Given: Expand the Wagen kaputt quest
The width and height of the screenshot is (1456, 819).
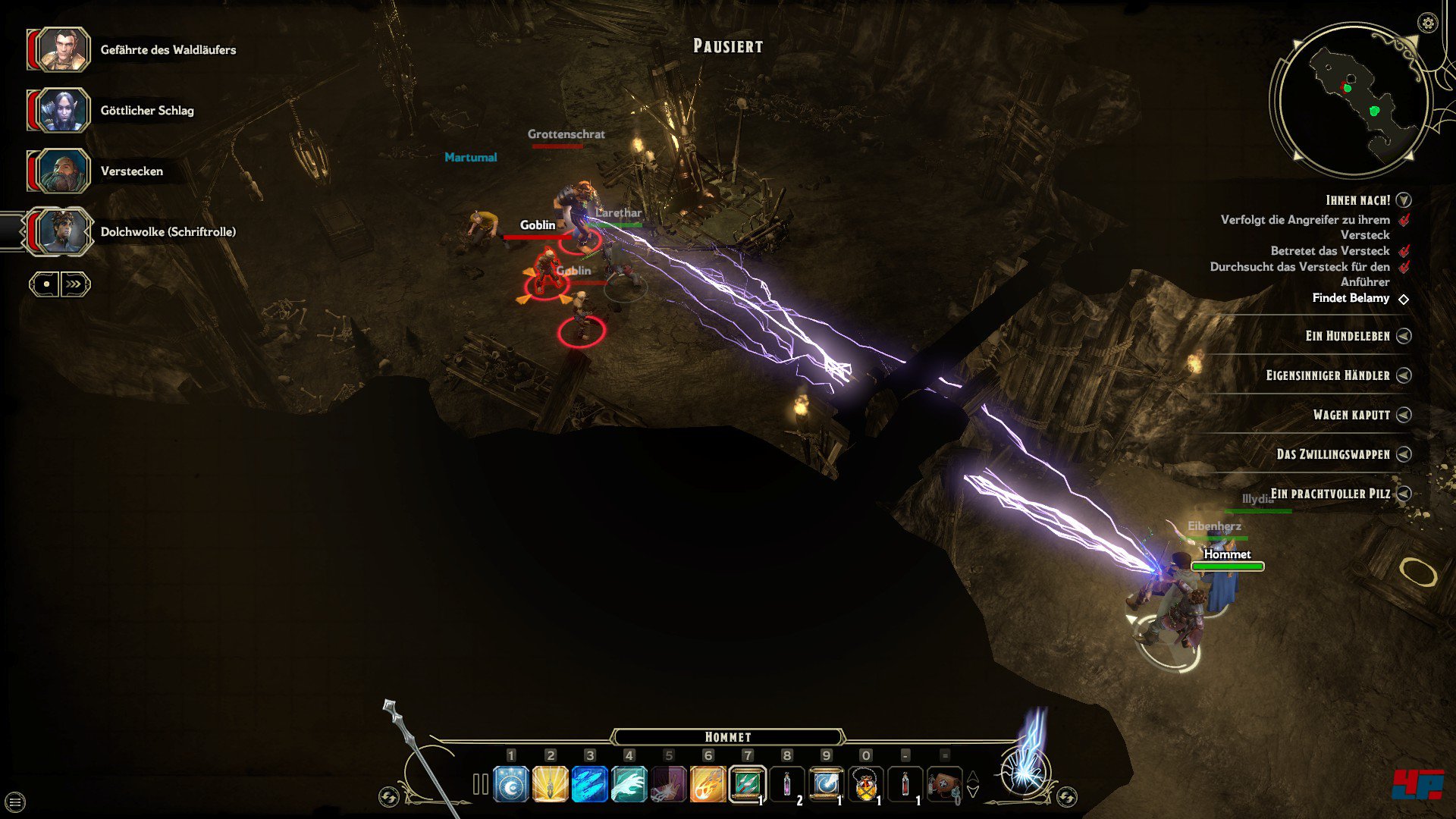Looking at the screenshot, I should pos(1404,415).
